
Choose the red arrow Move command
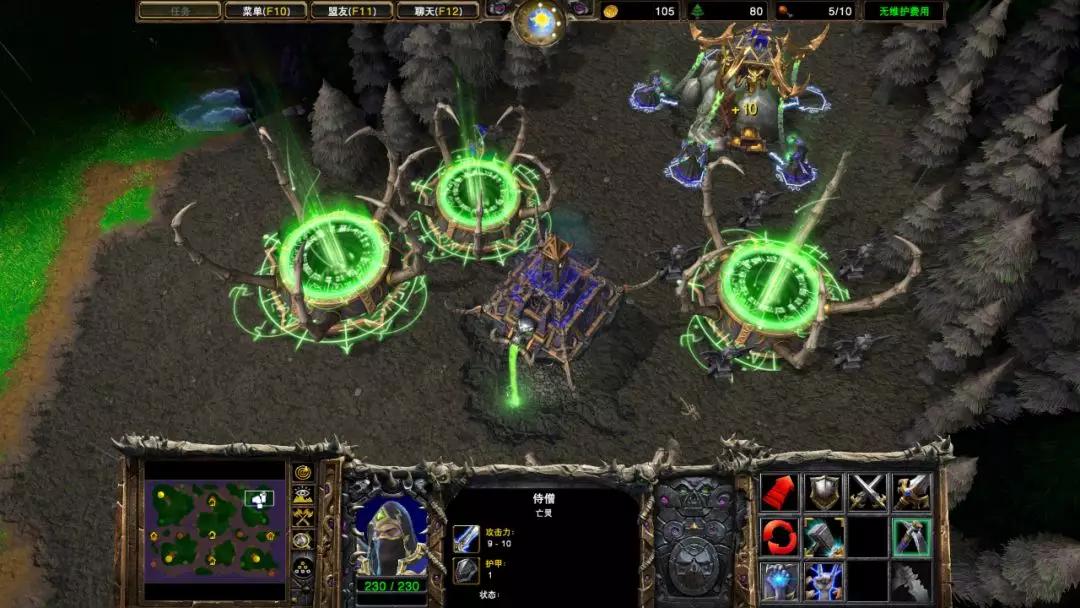(x=779, y=491)
